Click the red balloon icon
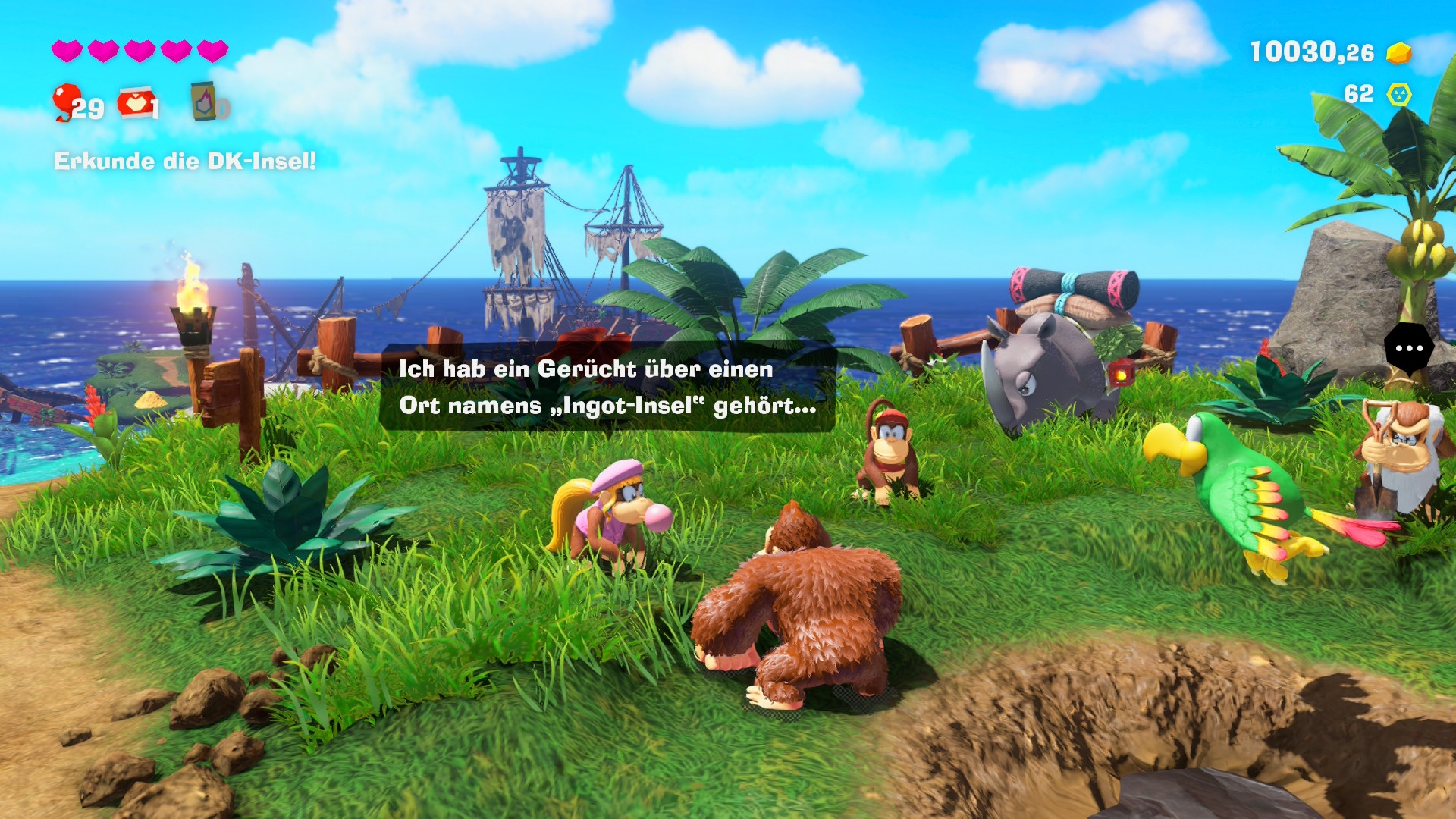 tap(66, 100)
